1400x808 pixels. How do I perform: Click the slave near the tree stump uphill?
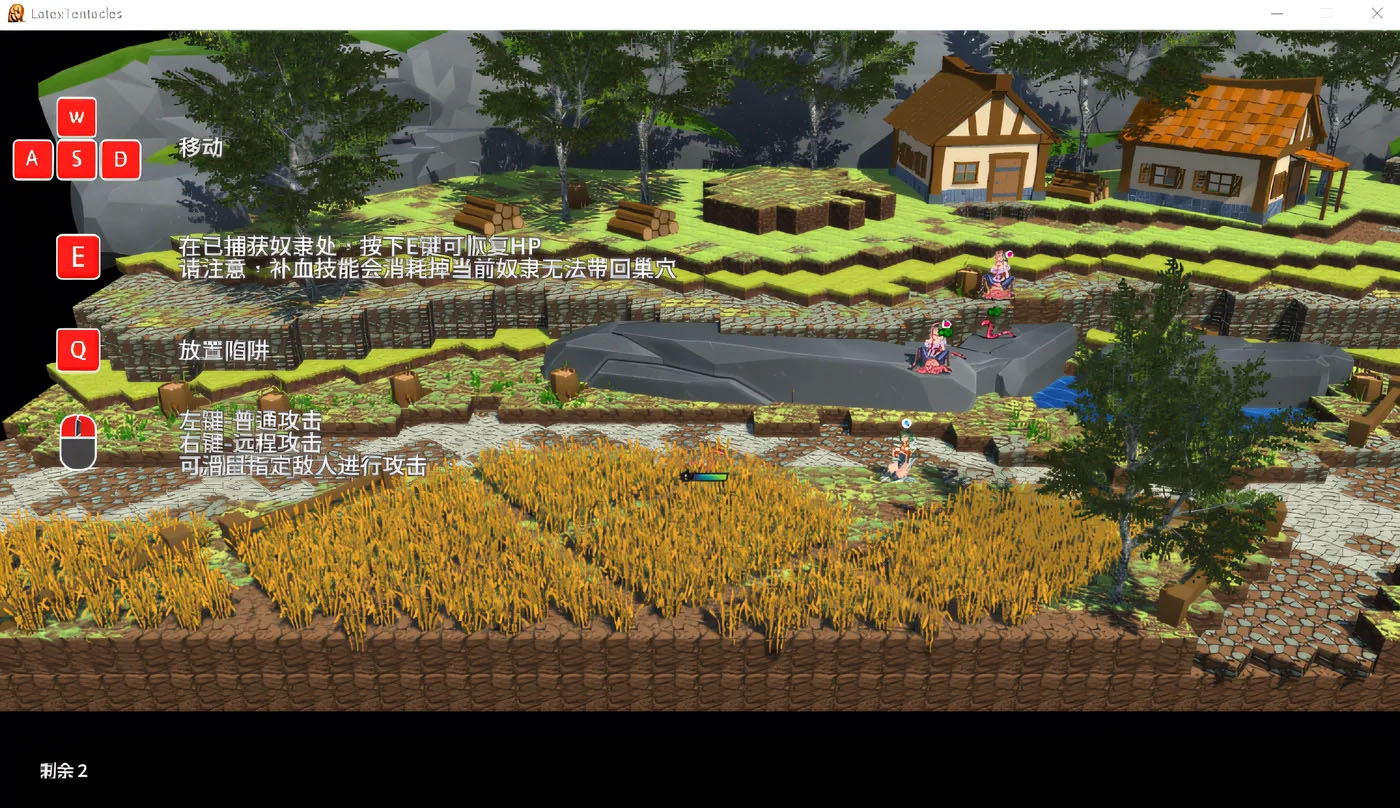997,275
